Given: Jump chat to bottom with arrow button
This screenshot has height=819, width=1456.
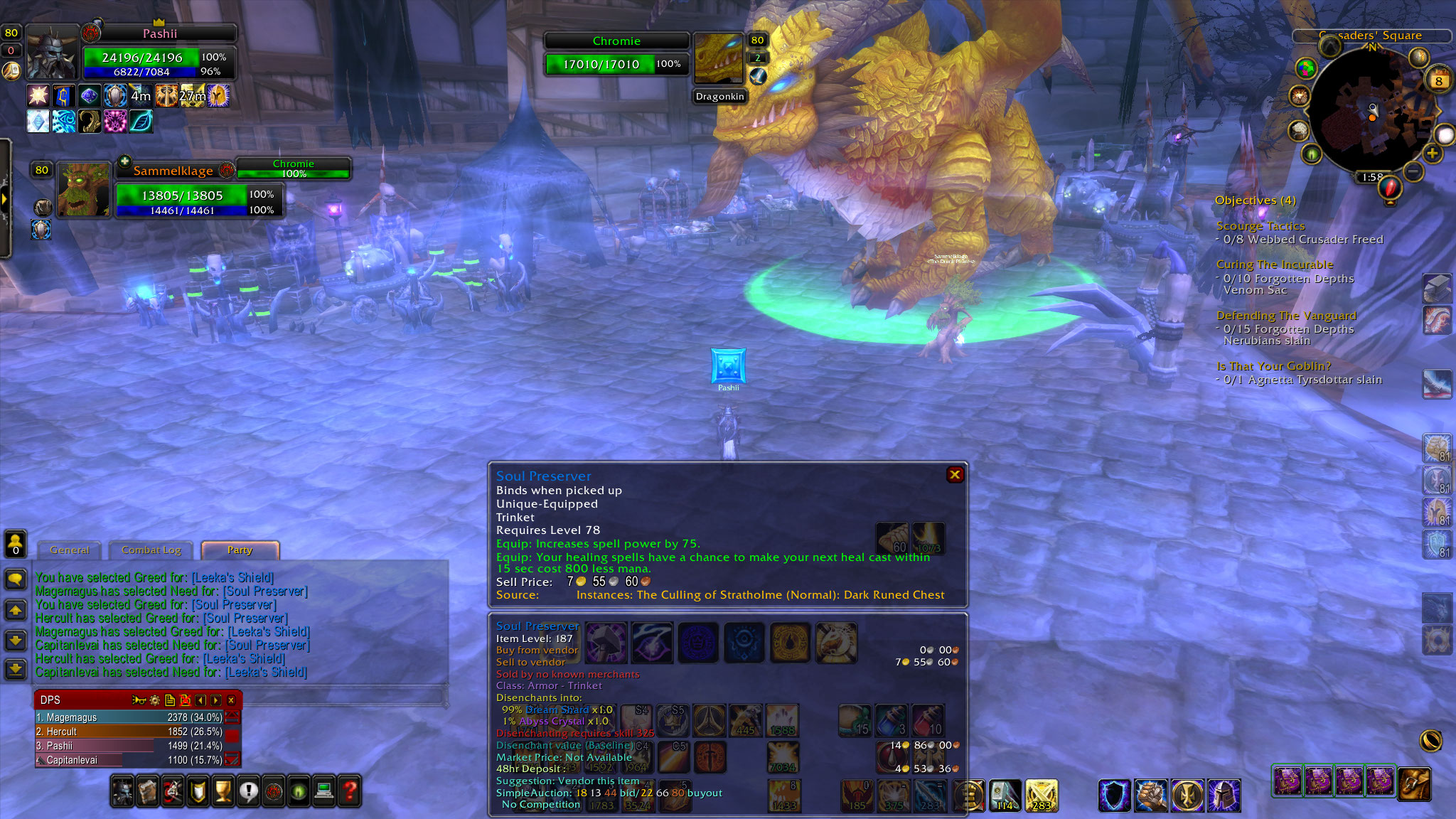Looking at the screenshot, I should 16,669.
